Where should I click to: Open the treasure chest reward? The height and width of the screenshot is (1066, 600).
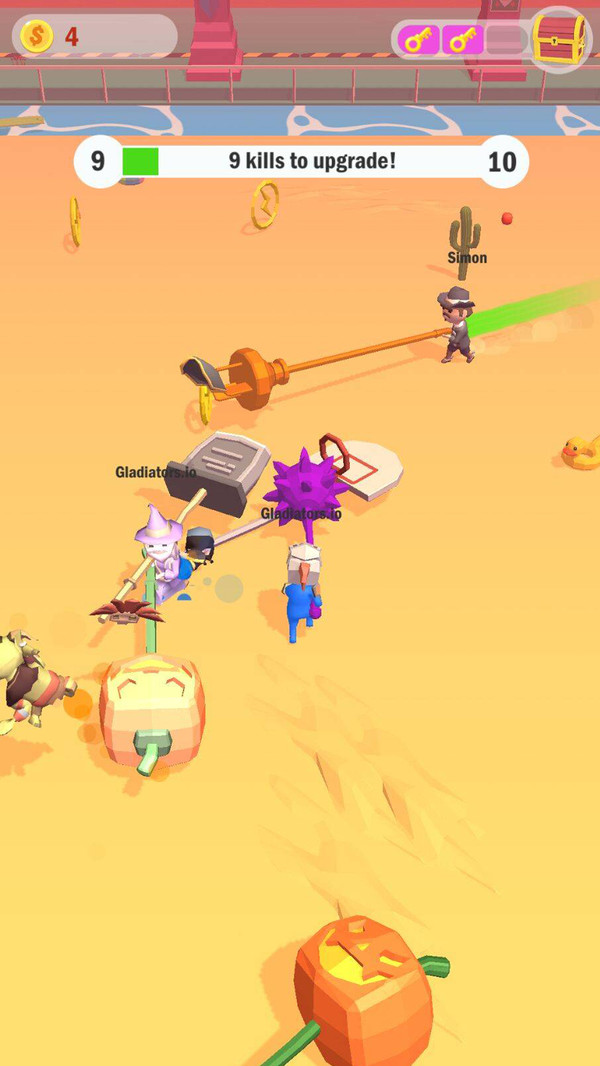tap(559, 39)
